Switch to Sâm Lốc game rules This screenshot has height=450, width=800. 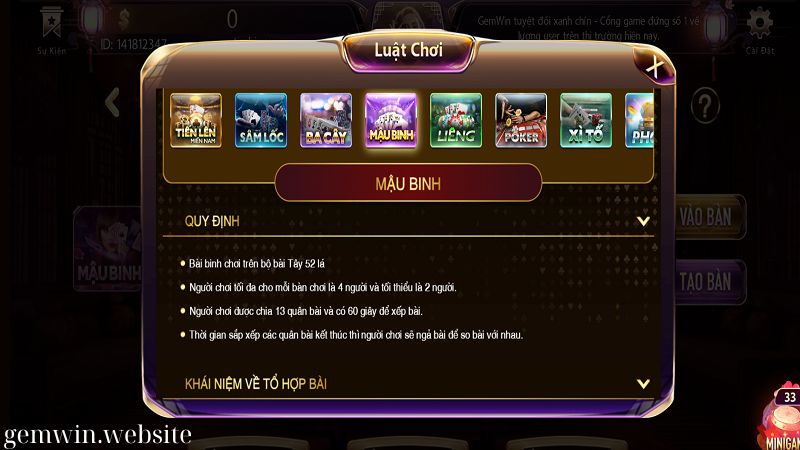(261, 121)
